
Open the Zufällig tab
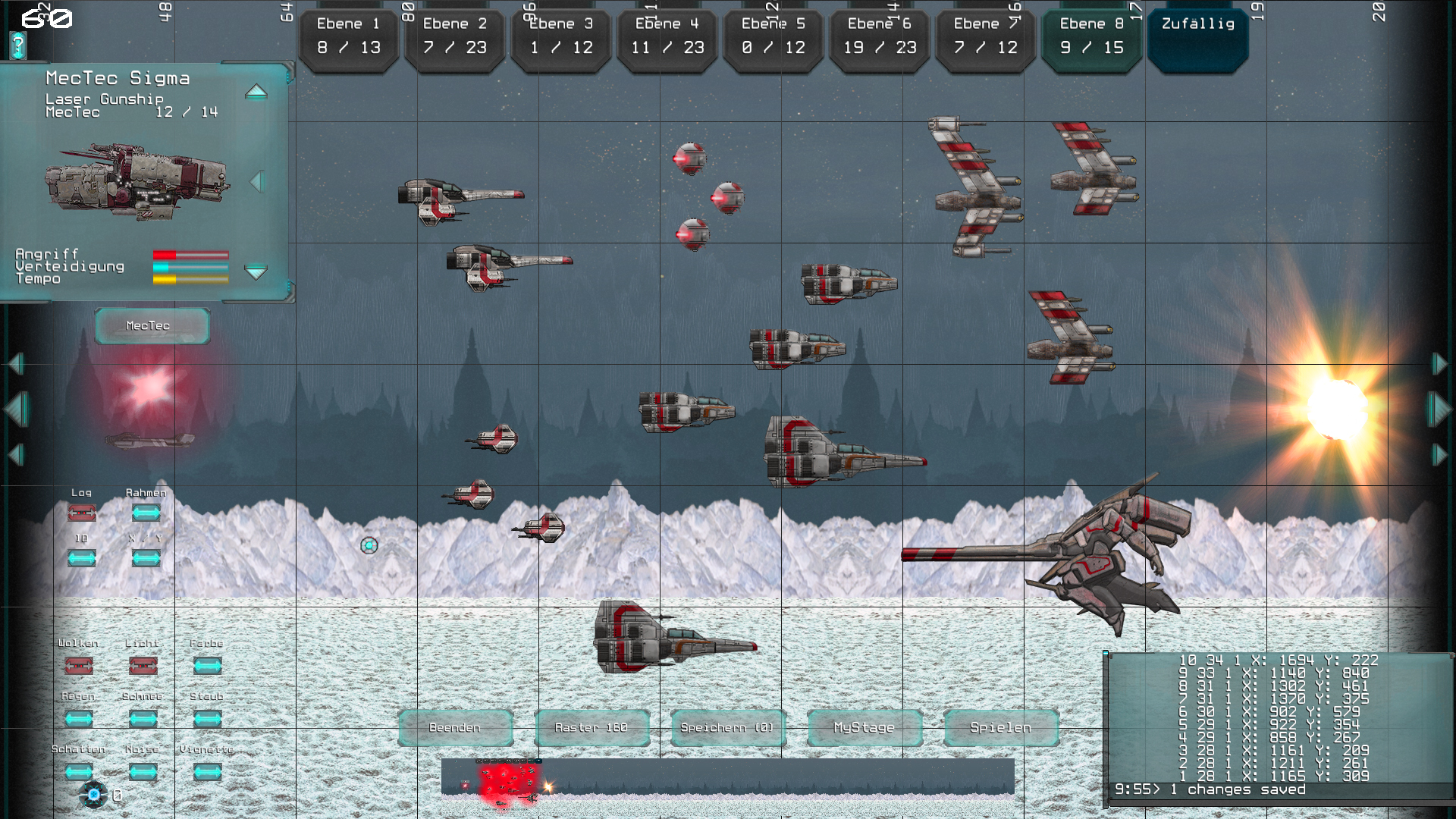[x=1198, y=36]
